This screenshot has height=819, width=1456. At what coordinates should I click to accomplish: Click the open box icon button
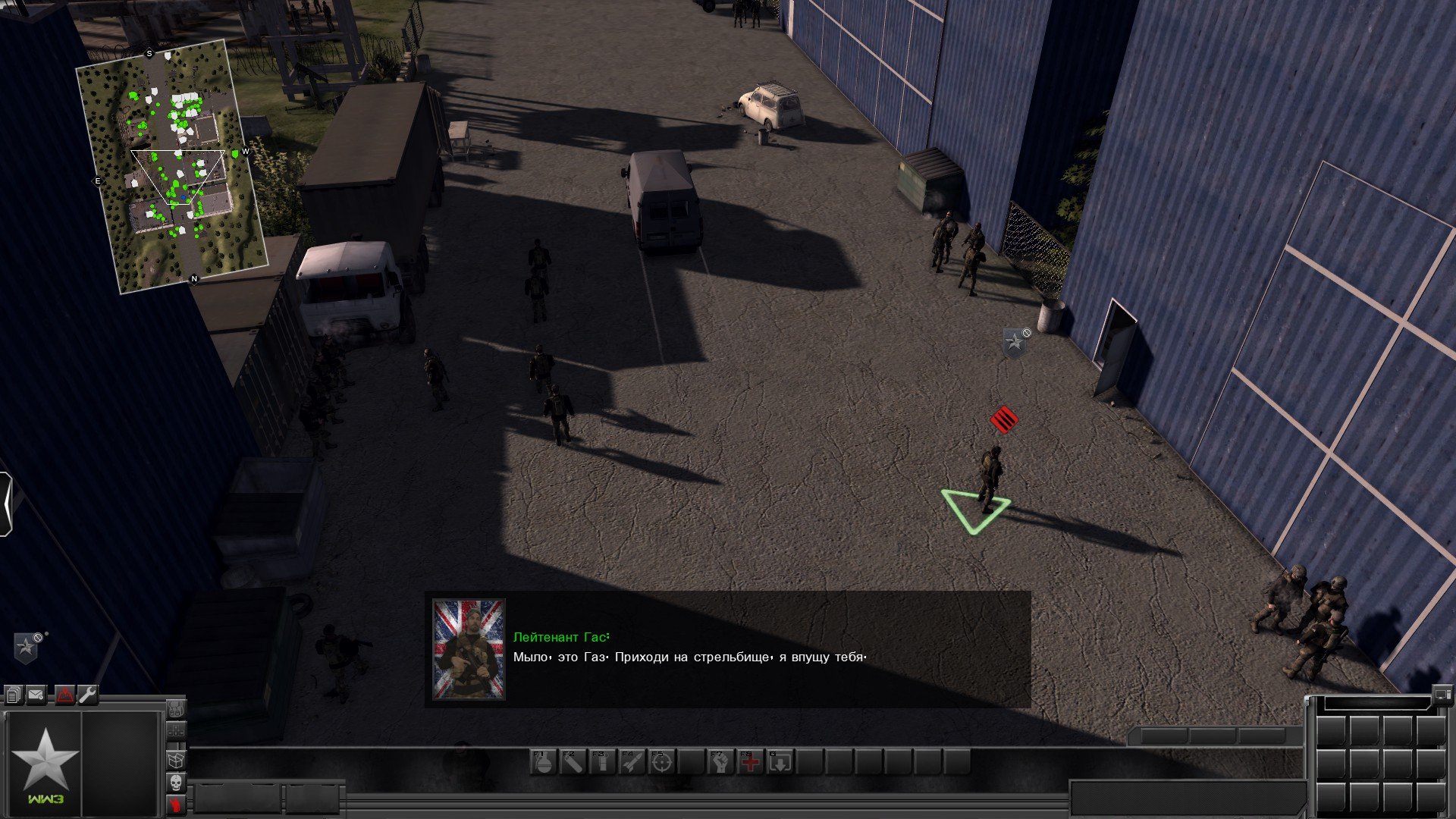point(176,758)
